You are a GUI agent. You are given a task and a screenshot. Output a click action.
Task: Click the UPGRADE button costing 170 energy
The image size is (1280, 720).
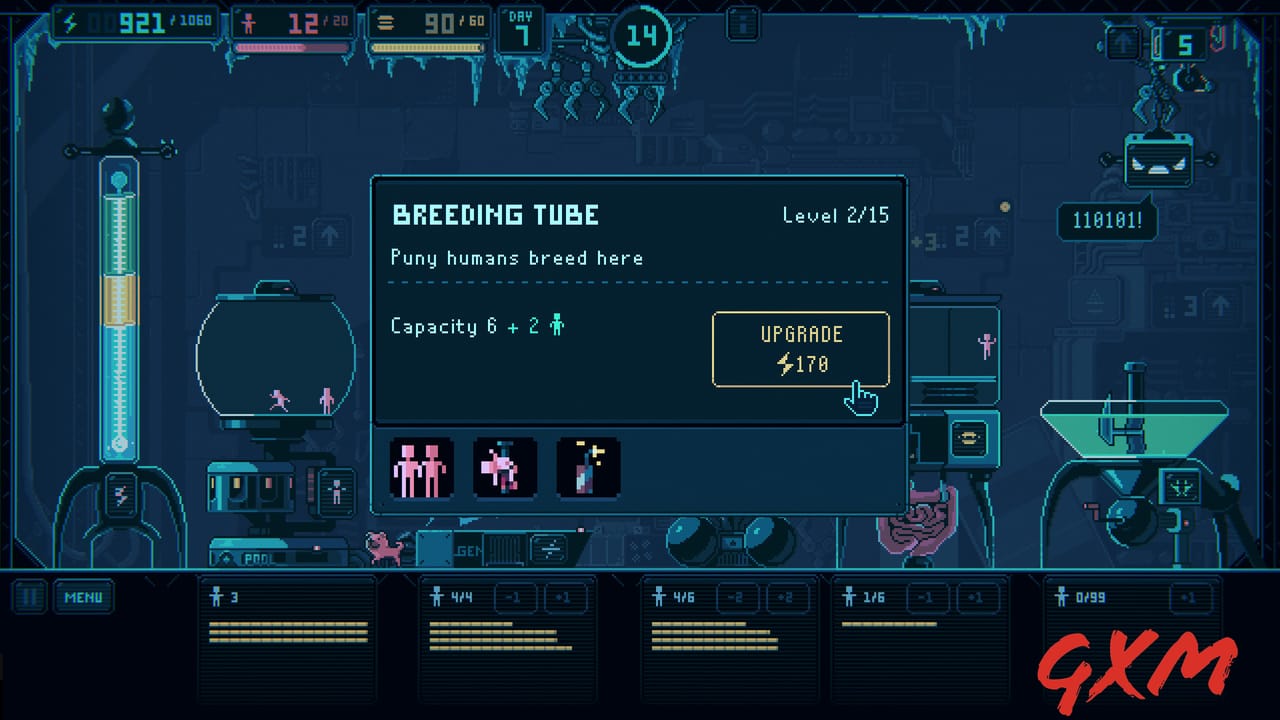coord(800,349)
